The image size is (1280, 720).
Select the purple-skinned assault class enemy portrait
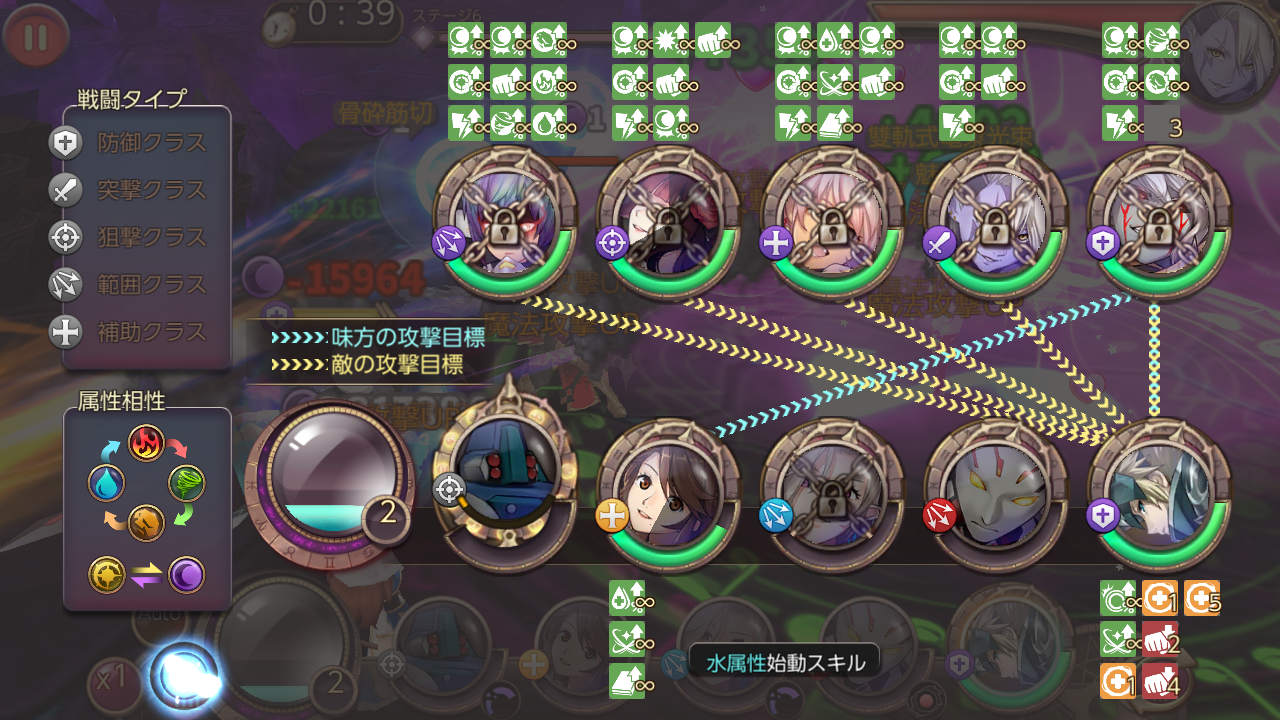[995, 220]
